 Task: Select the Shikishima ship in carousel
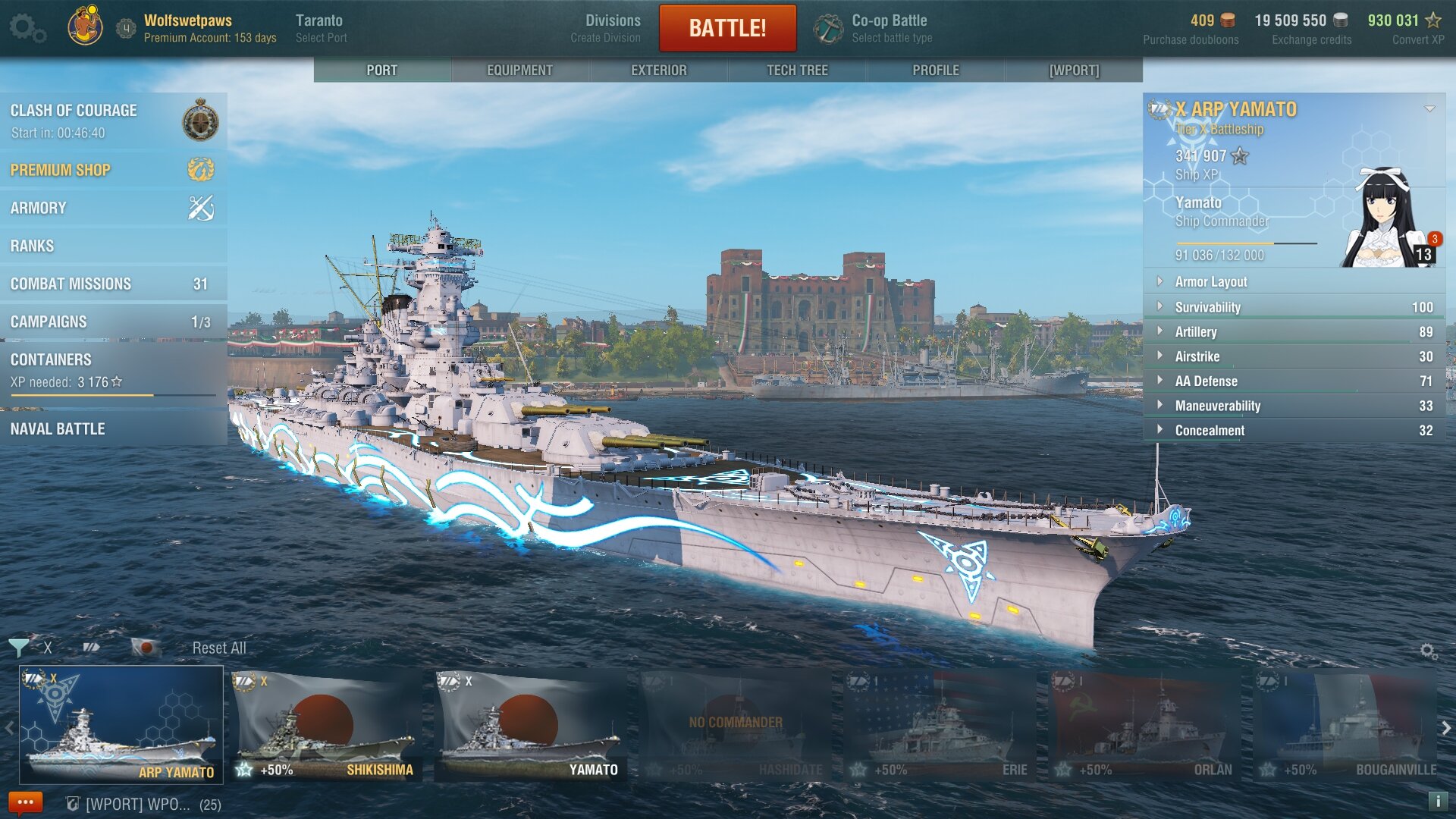tap(326, 724)
